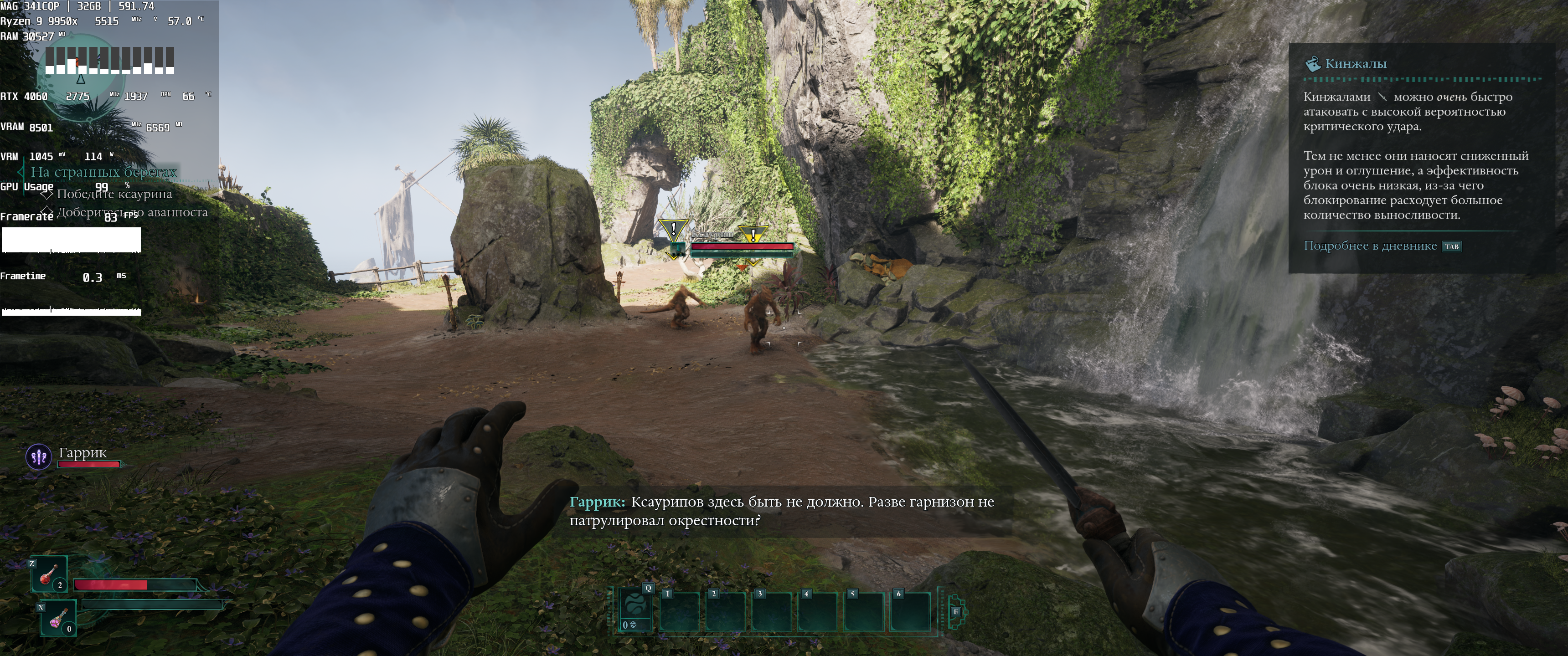This screenshot has width=1568, height=656.
Task: Select the purple essence potion slot
Action: pyautogui.click(x=58, y=618)
